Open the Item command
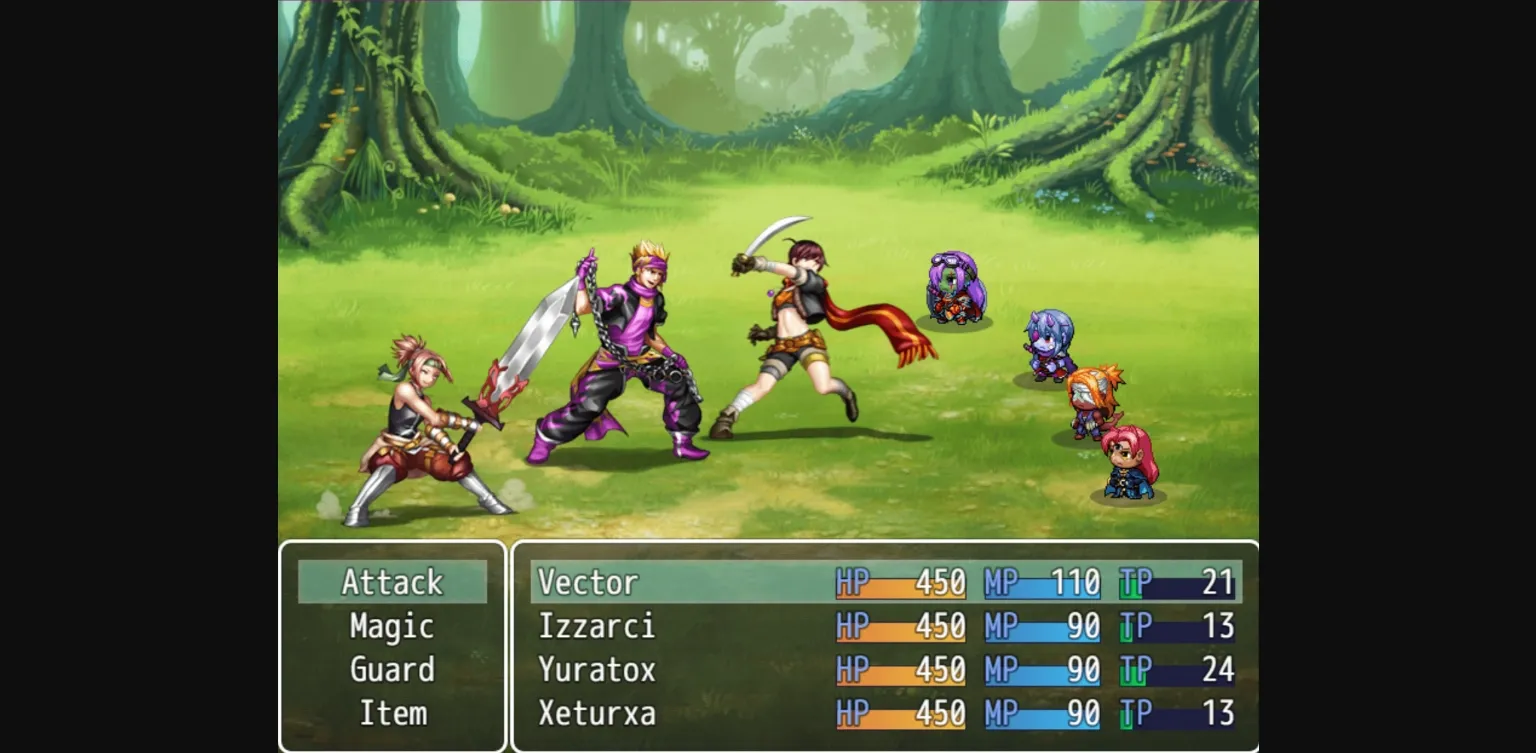Image resolution: width=1536 pixels, height=753 pixels. pos(392,712)
